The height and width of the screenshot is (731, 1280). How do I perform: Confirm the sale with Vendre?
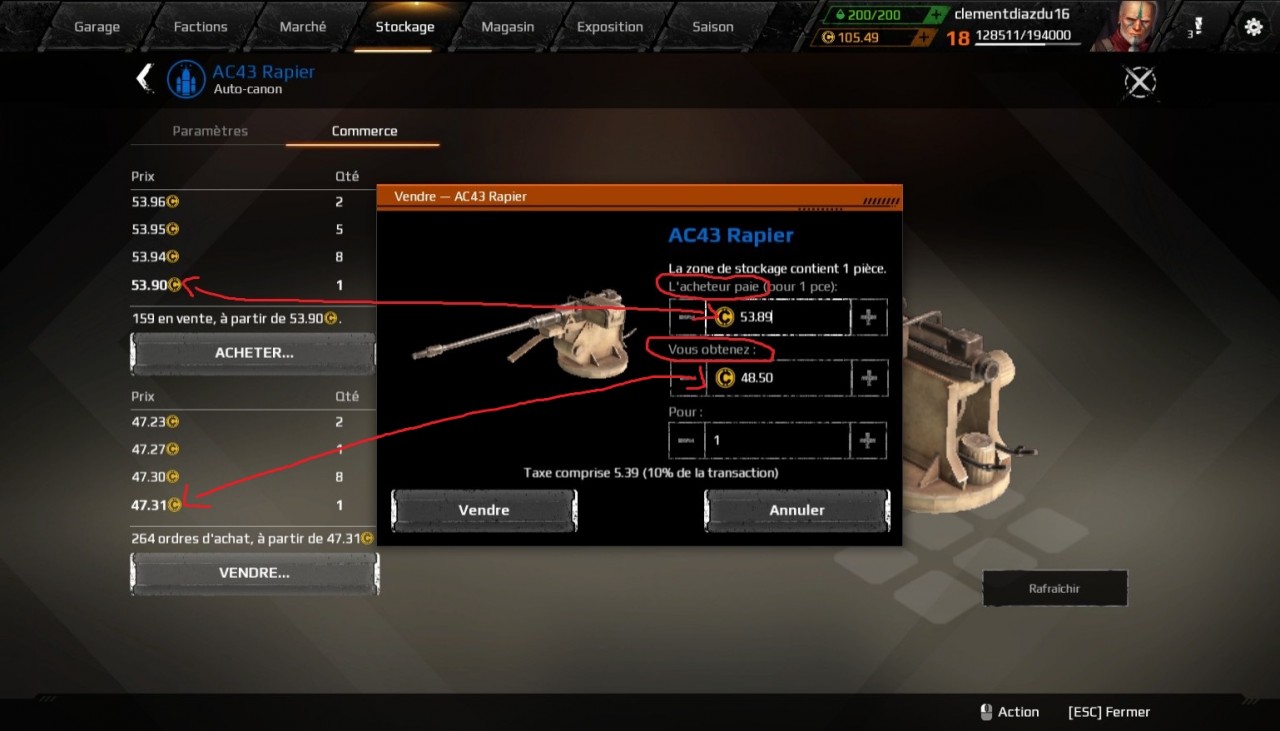[x=484, y=510]
